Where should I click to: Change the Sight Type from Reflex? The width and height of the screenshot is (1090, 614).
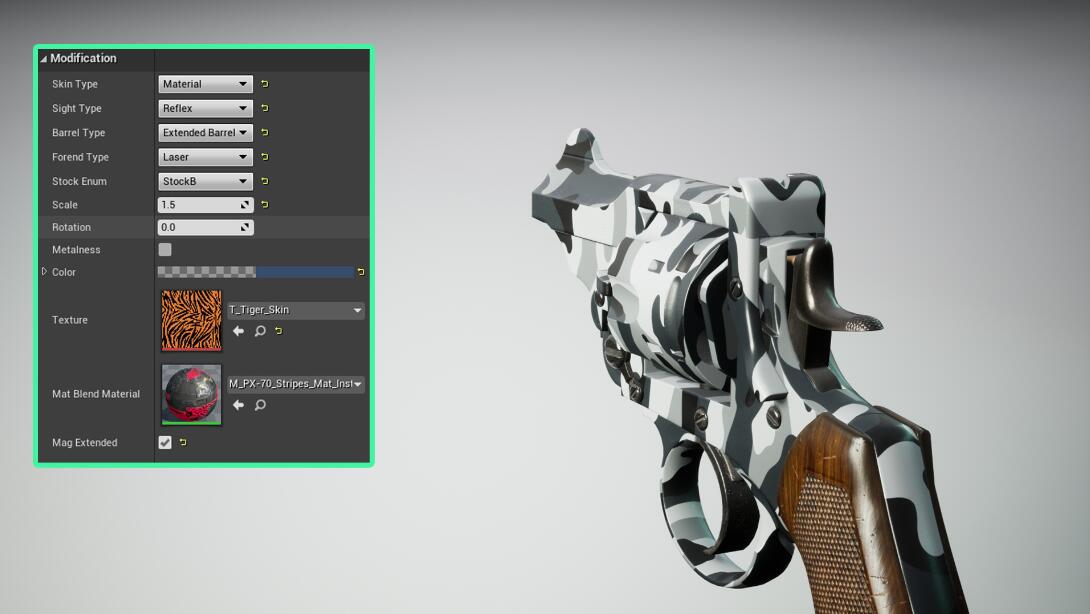point(205,108)
